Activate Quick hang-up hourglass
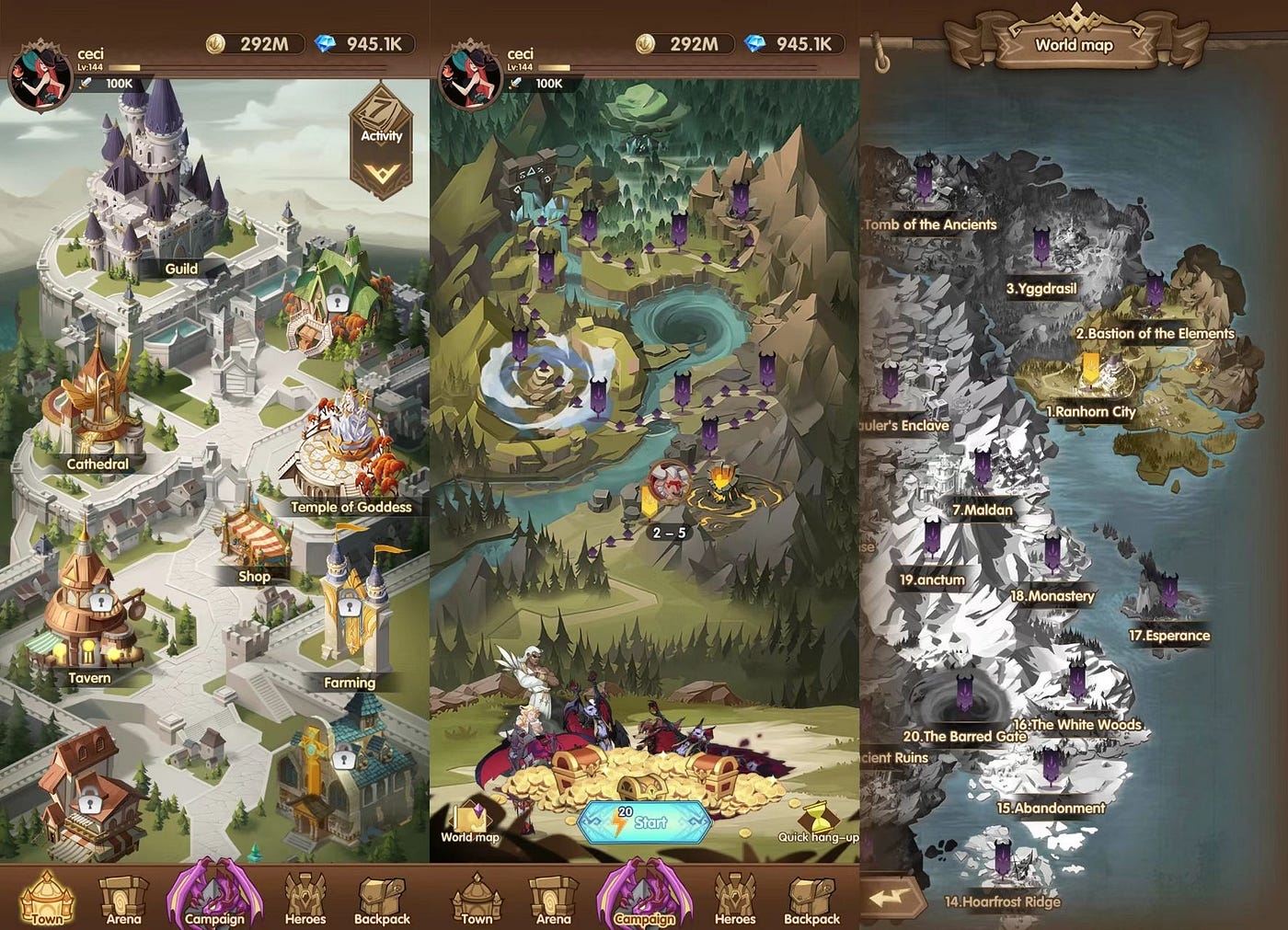 point(817,821)
